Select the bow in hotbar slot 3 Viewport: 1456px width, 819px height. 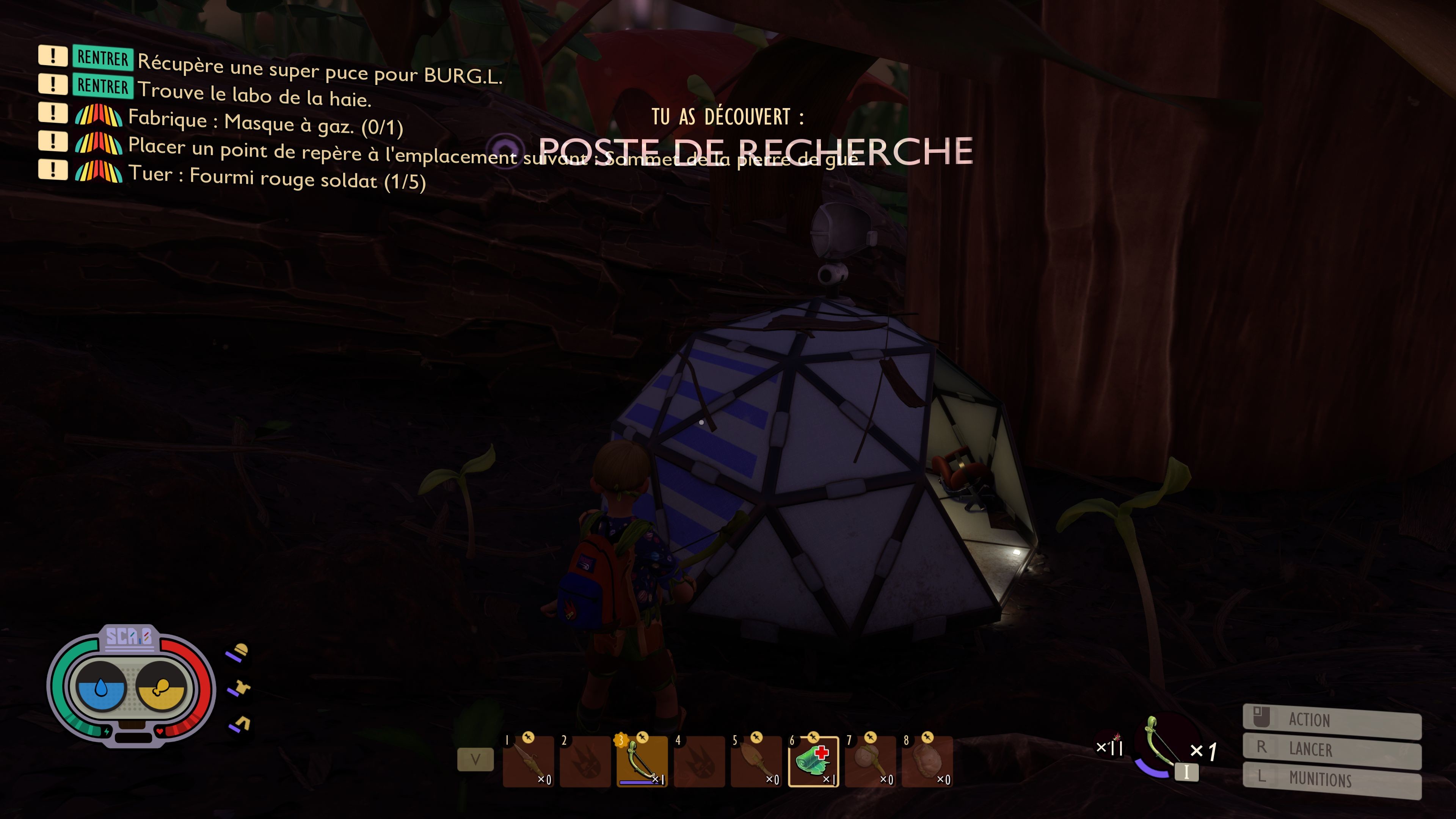(x=642, y=761)
